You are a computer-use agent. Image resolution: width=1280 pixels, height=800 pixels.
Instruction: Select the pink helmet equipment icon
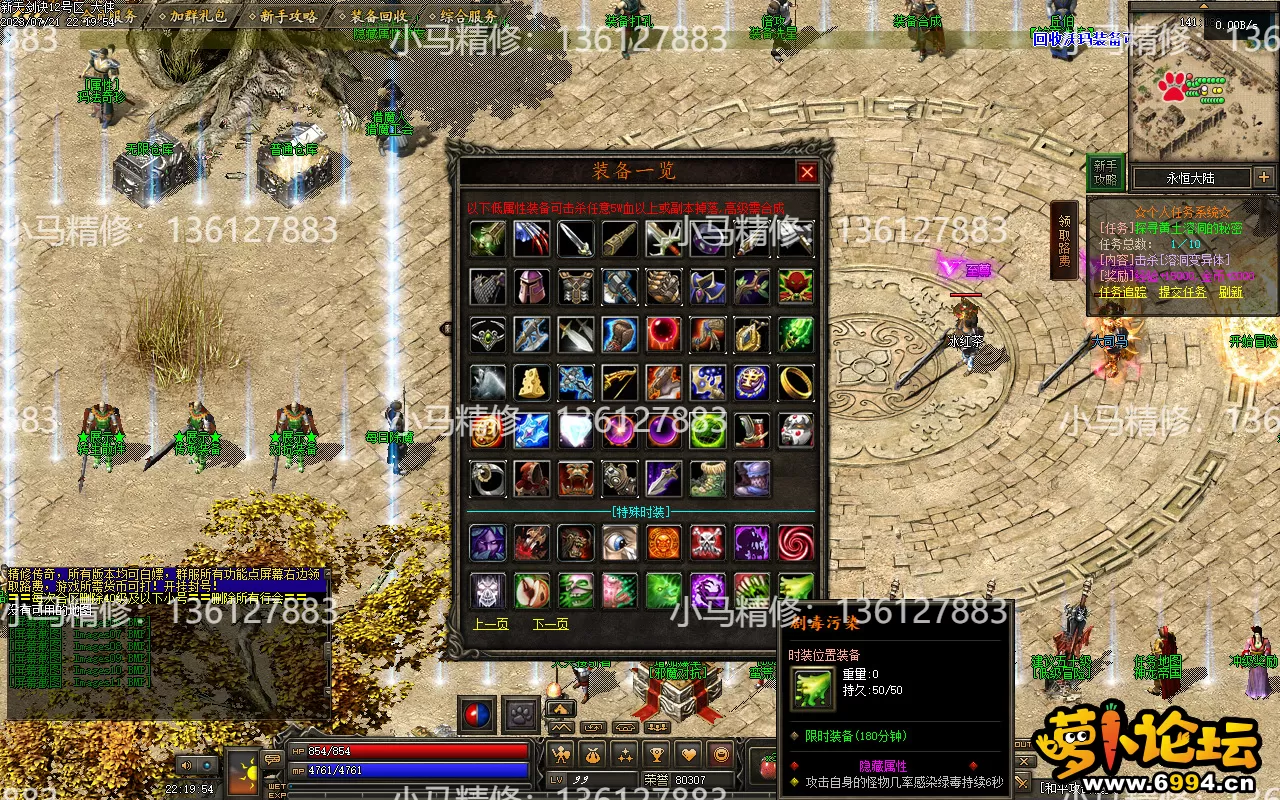click(532, 287)
